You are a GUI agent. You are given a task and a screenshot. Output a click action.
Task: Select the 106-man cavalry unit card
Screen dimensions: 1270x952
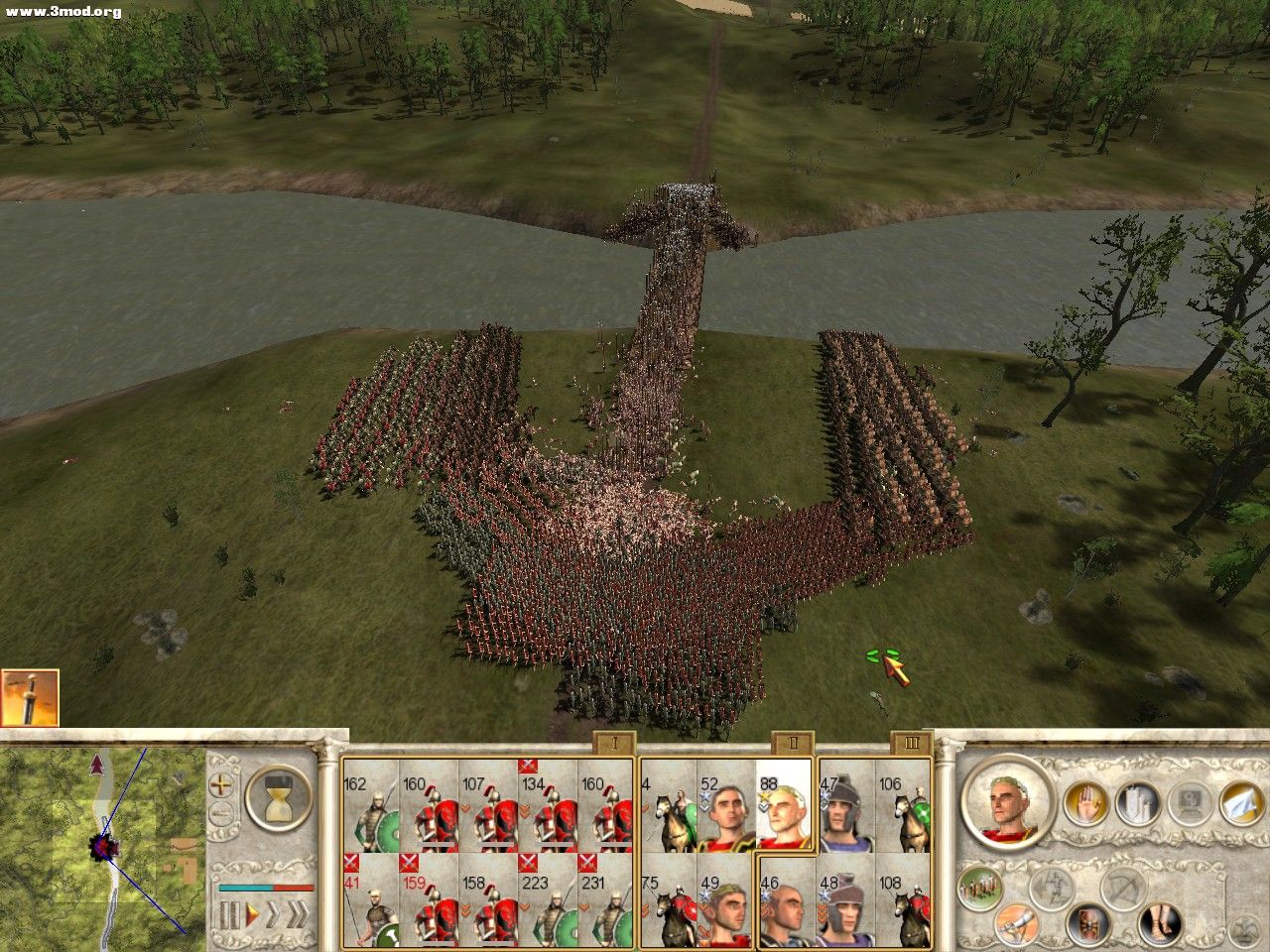pos(903,807)
